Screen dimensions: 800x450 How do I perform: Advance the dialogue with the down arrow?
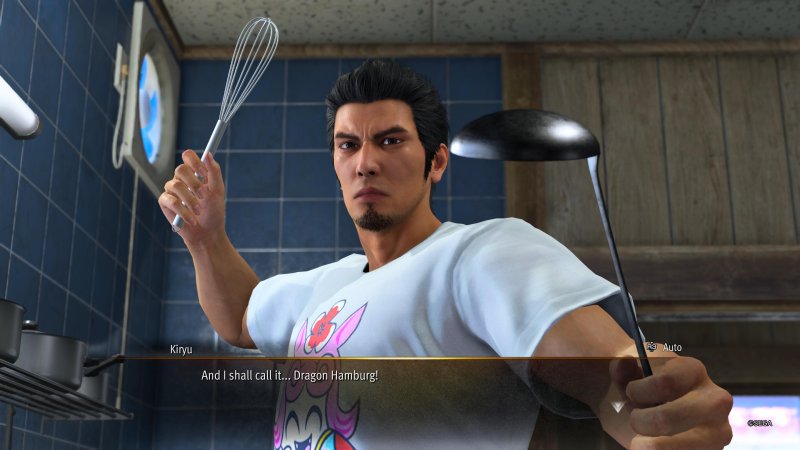point(617,406)
